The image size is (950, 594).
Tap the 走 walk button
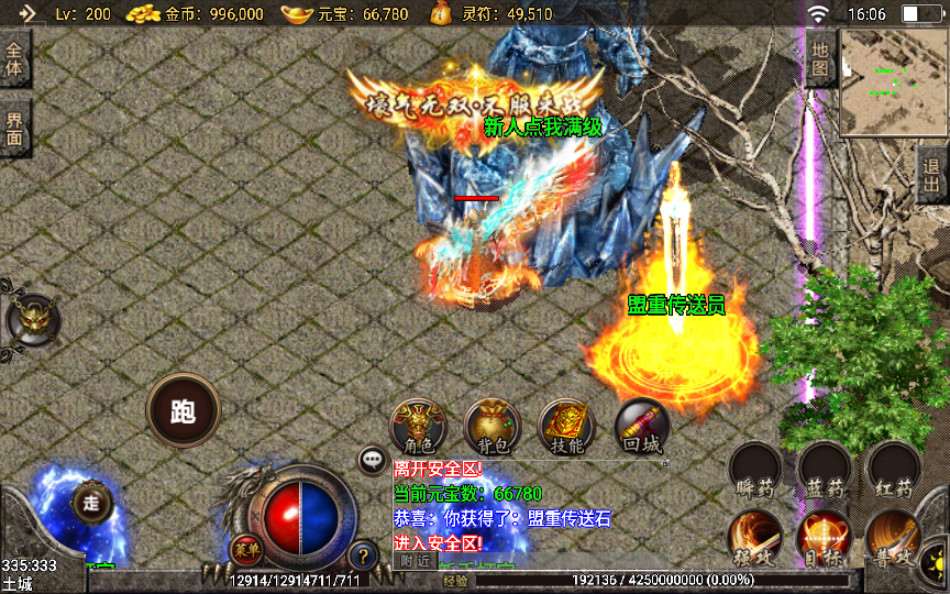91,503
